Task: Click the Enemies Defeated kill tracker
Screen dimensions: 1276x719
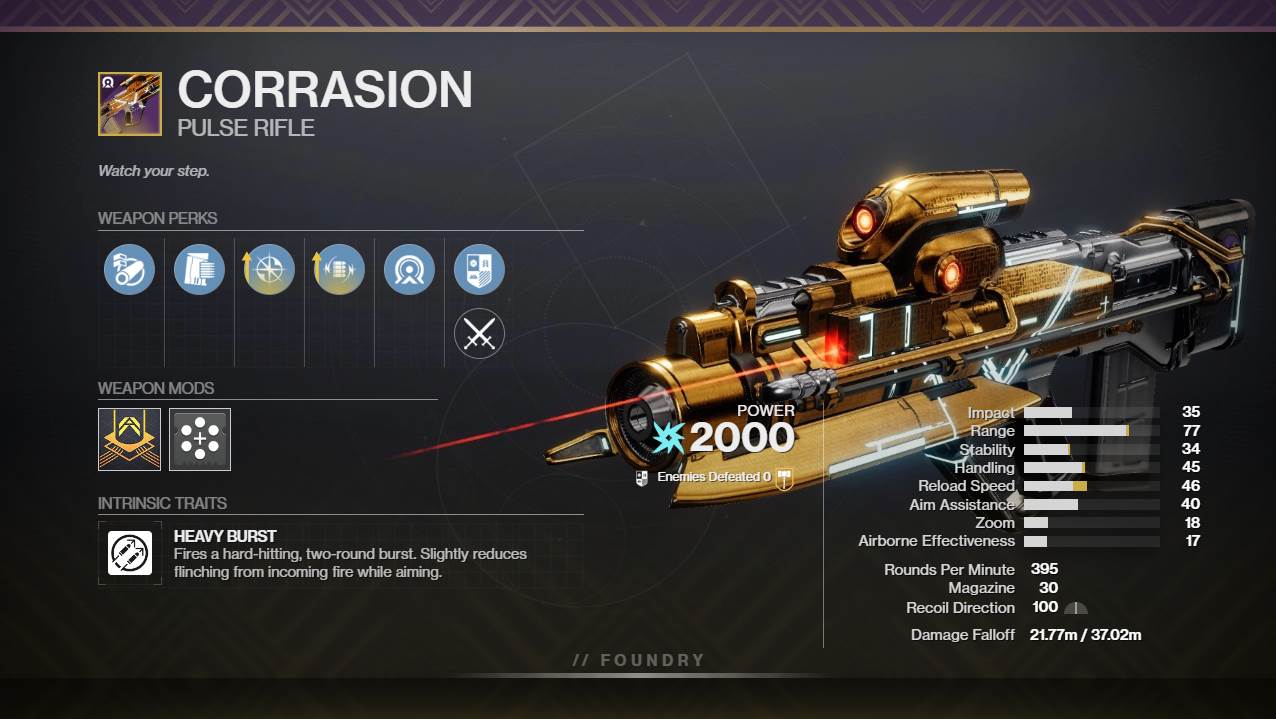Action: [x=713, y=478]
